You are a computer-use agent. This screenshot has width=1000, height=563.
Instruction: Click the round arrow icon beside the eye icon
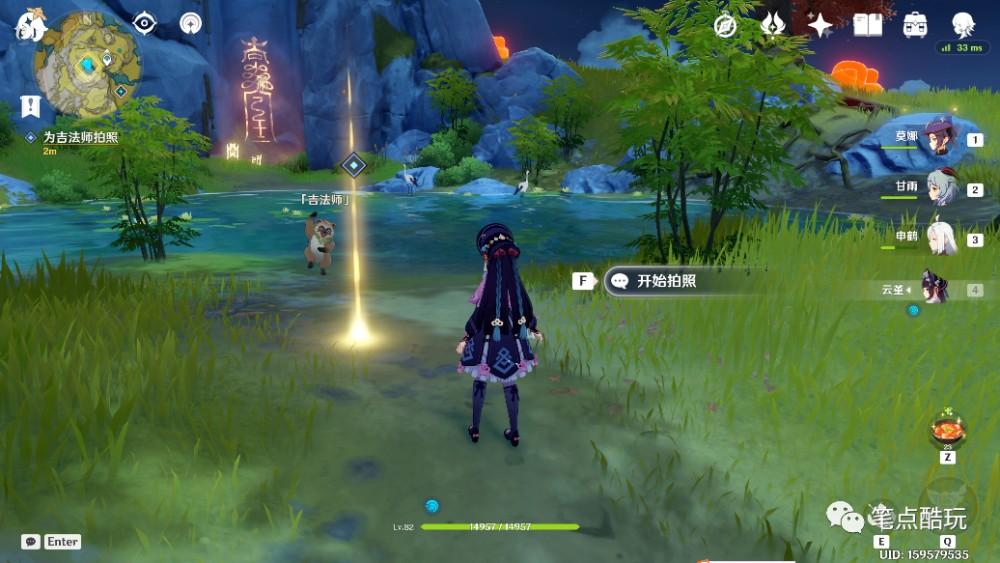tap(191, 23)
